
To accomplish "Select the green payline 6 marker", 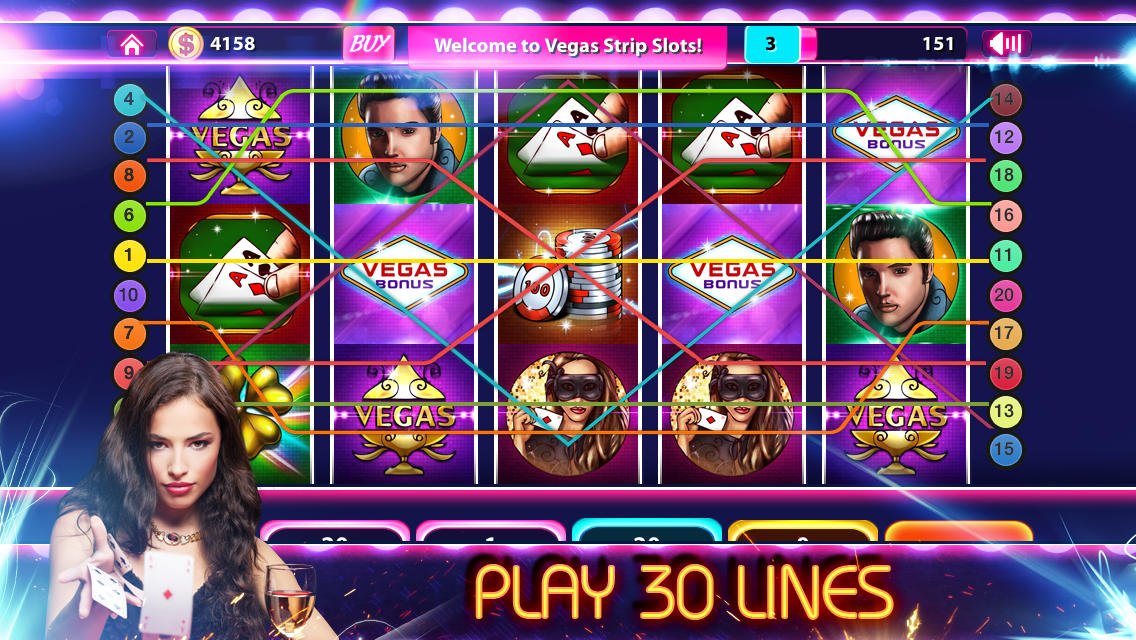I will click(x=130, y=214).
